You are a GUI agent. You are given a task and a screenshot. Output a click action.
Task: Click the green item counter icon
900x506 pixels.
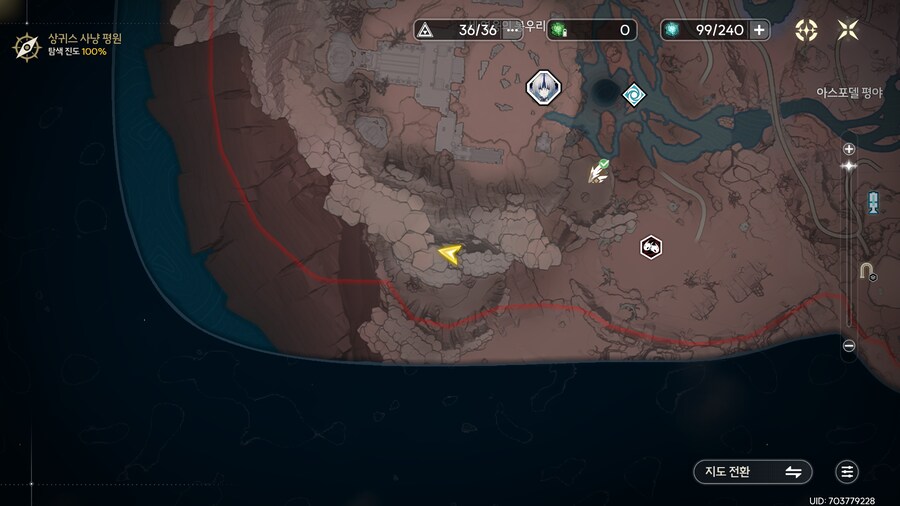click(557, 30)
